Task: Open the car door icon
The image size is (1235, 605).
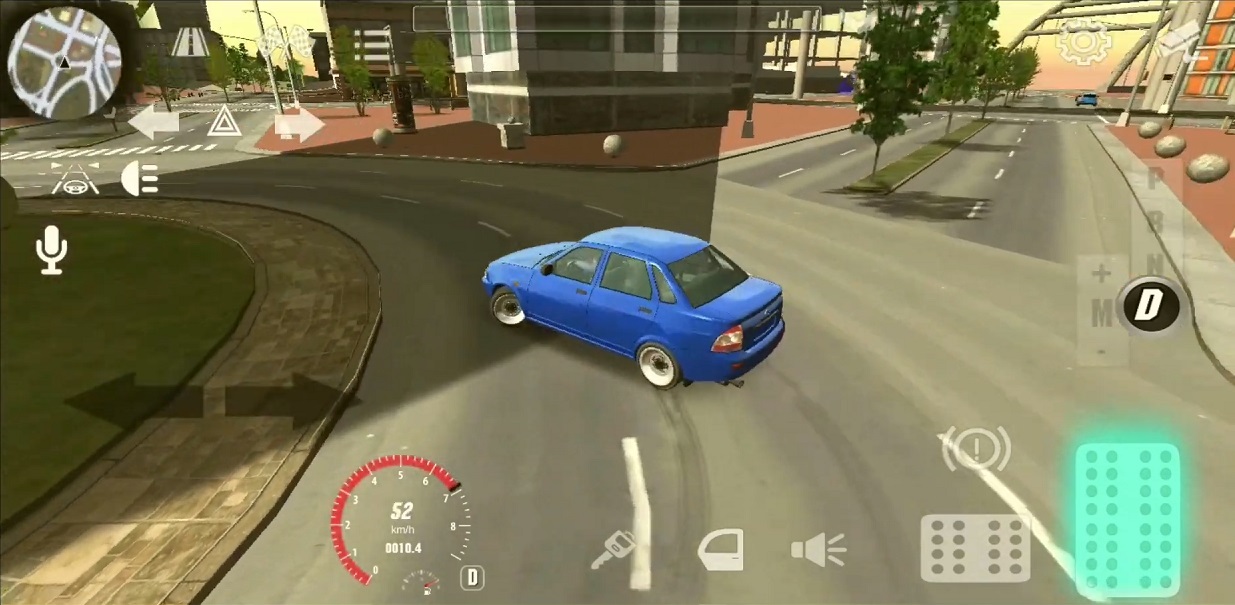Action: coord(721,550)
